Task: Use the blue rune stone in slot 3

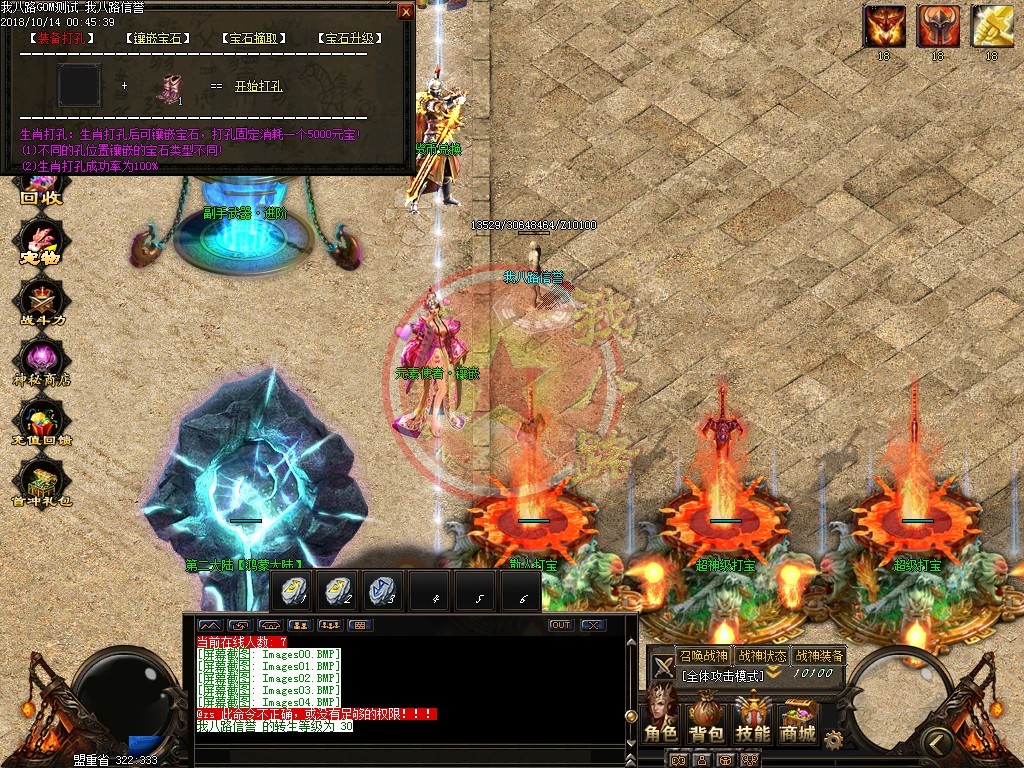Action: click(x=381, y=590)
